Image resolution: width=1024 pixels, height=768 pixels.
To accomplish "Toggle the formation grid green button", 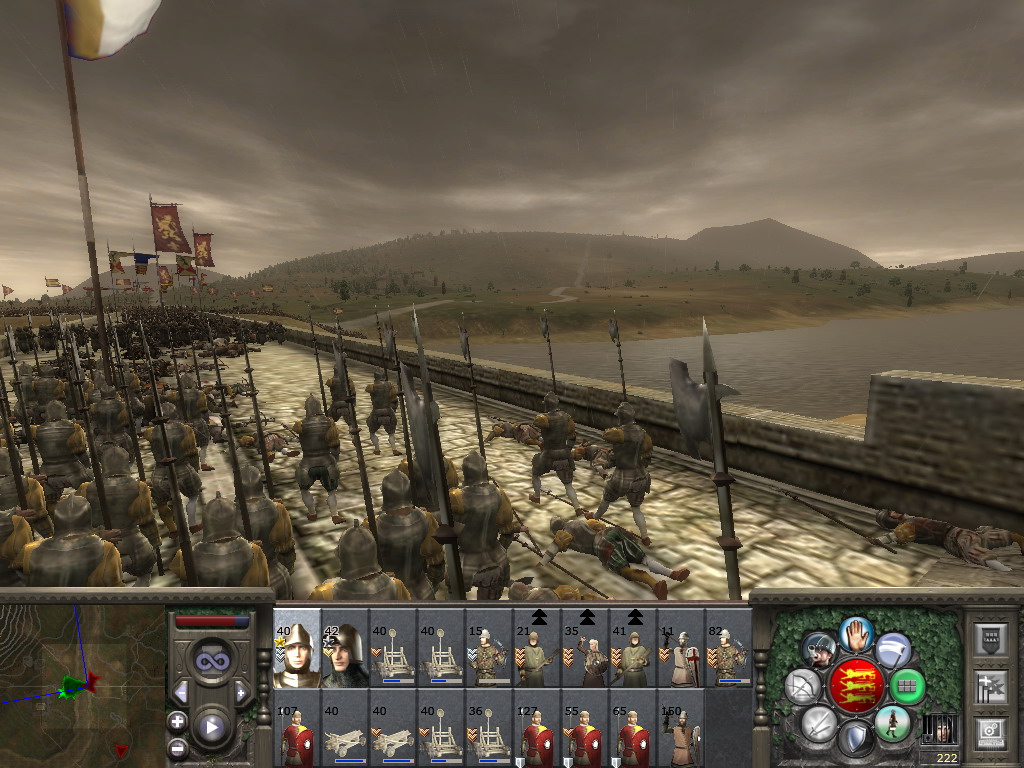I will tap(907, 686).
